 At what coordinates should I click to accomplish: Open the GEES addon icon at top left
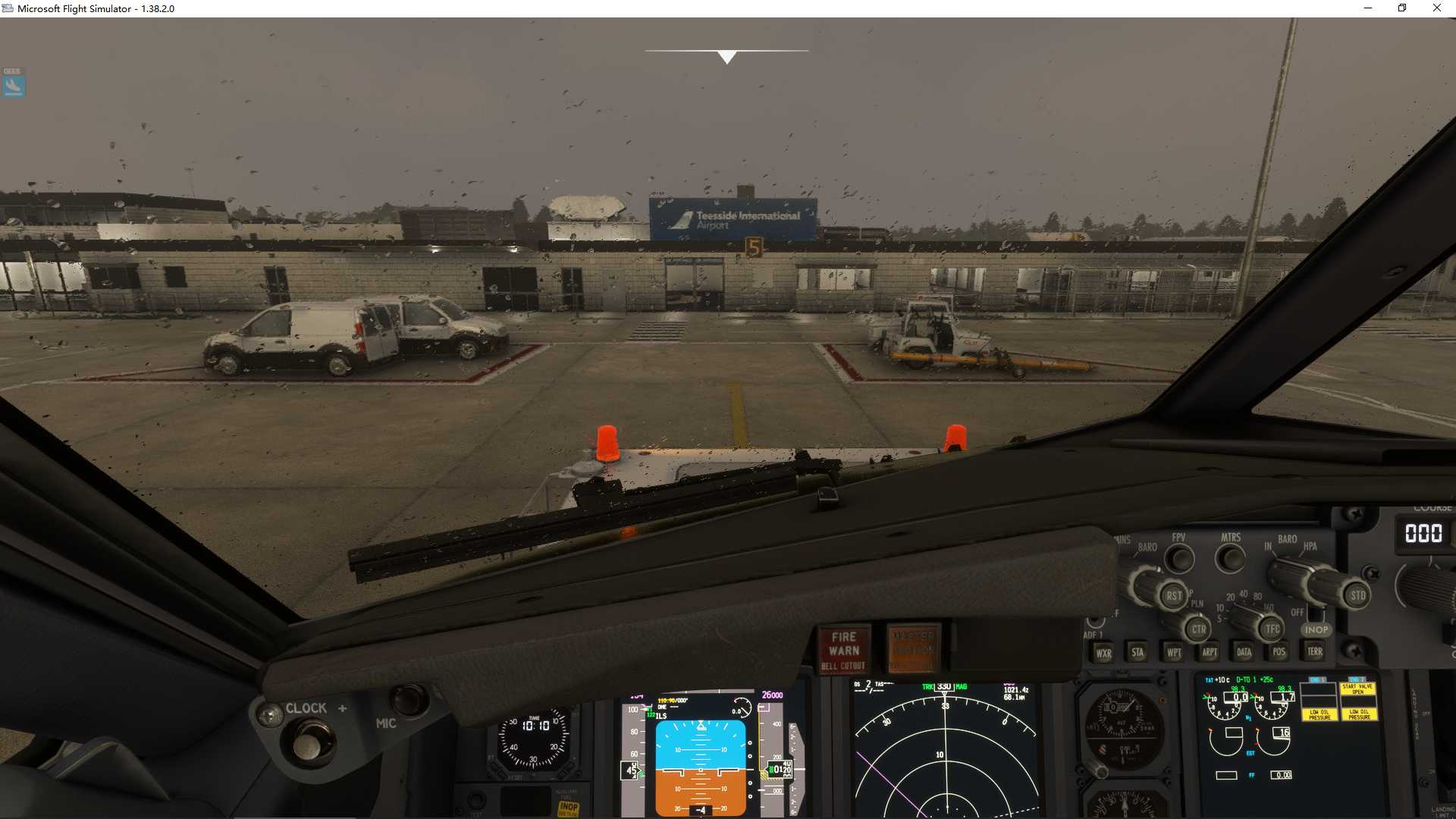pyautogui.click(x=13, y=83)
